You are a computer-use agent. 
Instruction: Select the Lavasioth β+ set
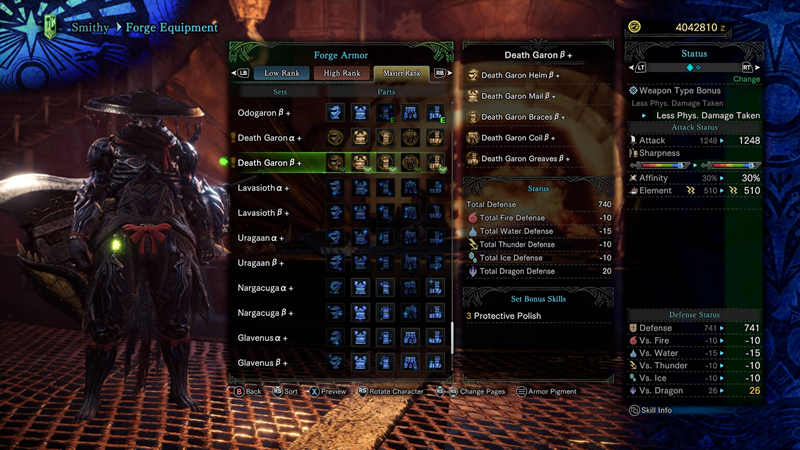[x=264, y=213]
